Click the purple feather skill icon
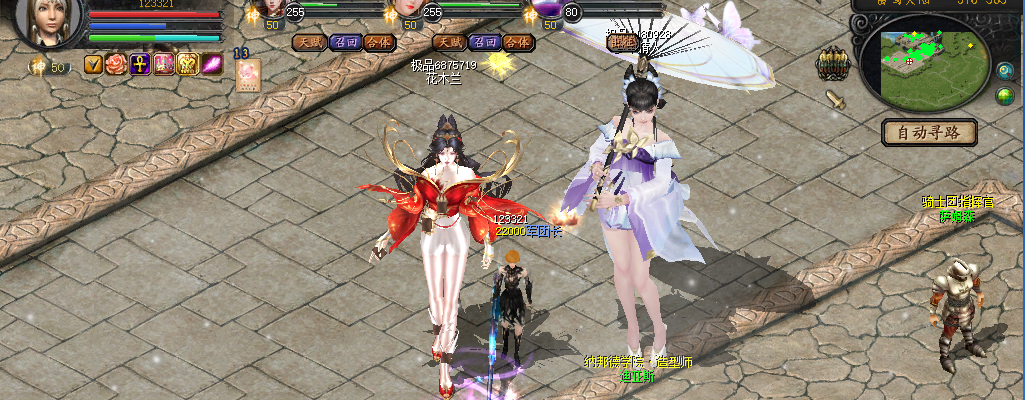 click(x=212, y=65)
